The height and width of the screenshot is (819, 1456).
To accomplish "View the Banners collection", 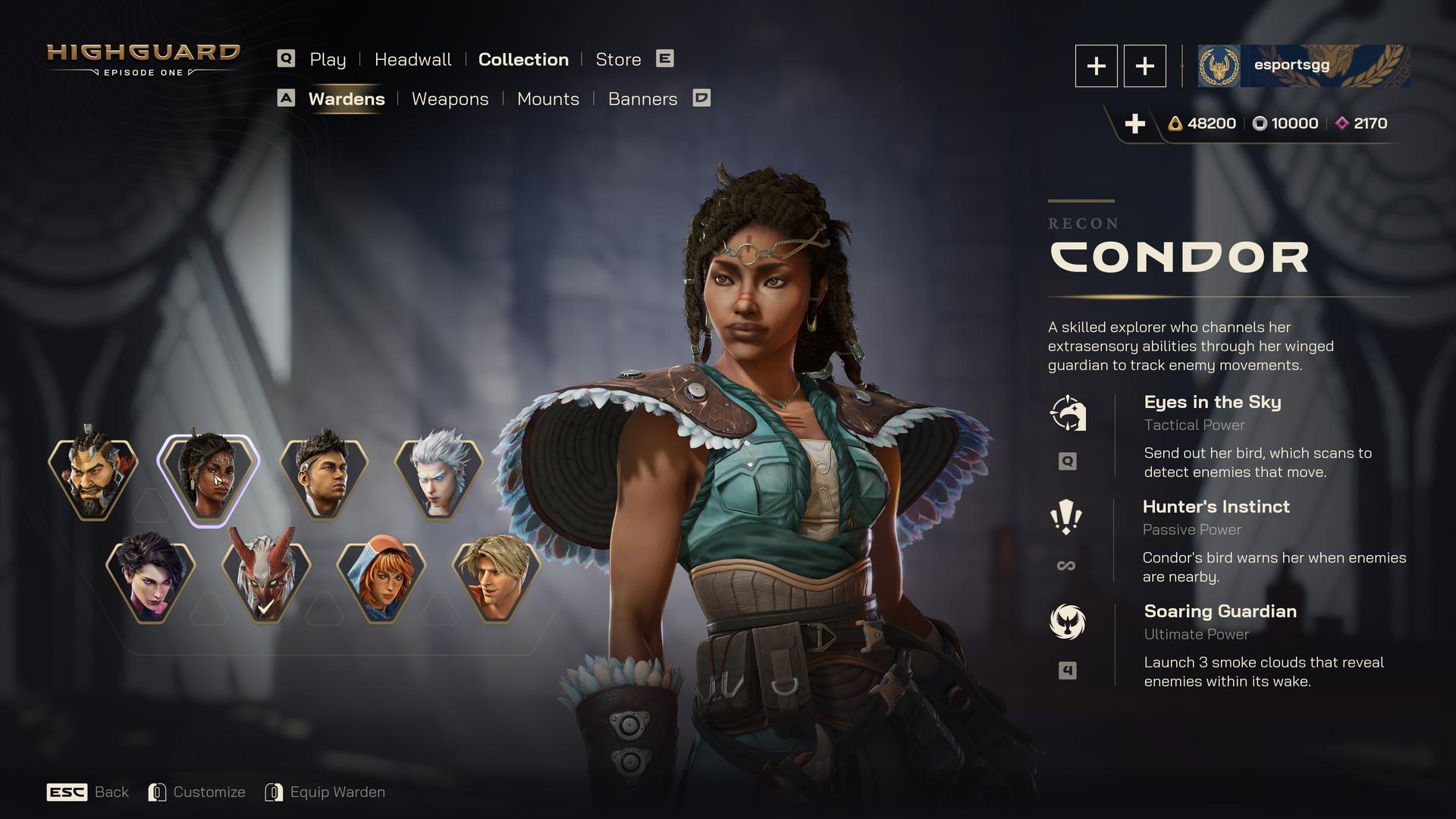I will pyautogui.click(x=642, y=99).
